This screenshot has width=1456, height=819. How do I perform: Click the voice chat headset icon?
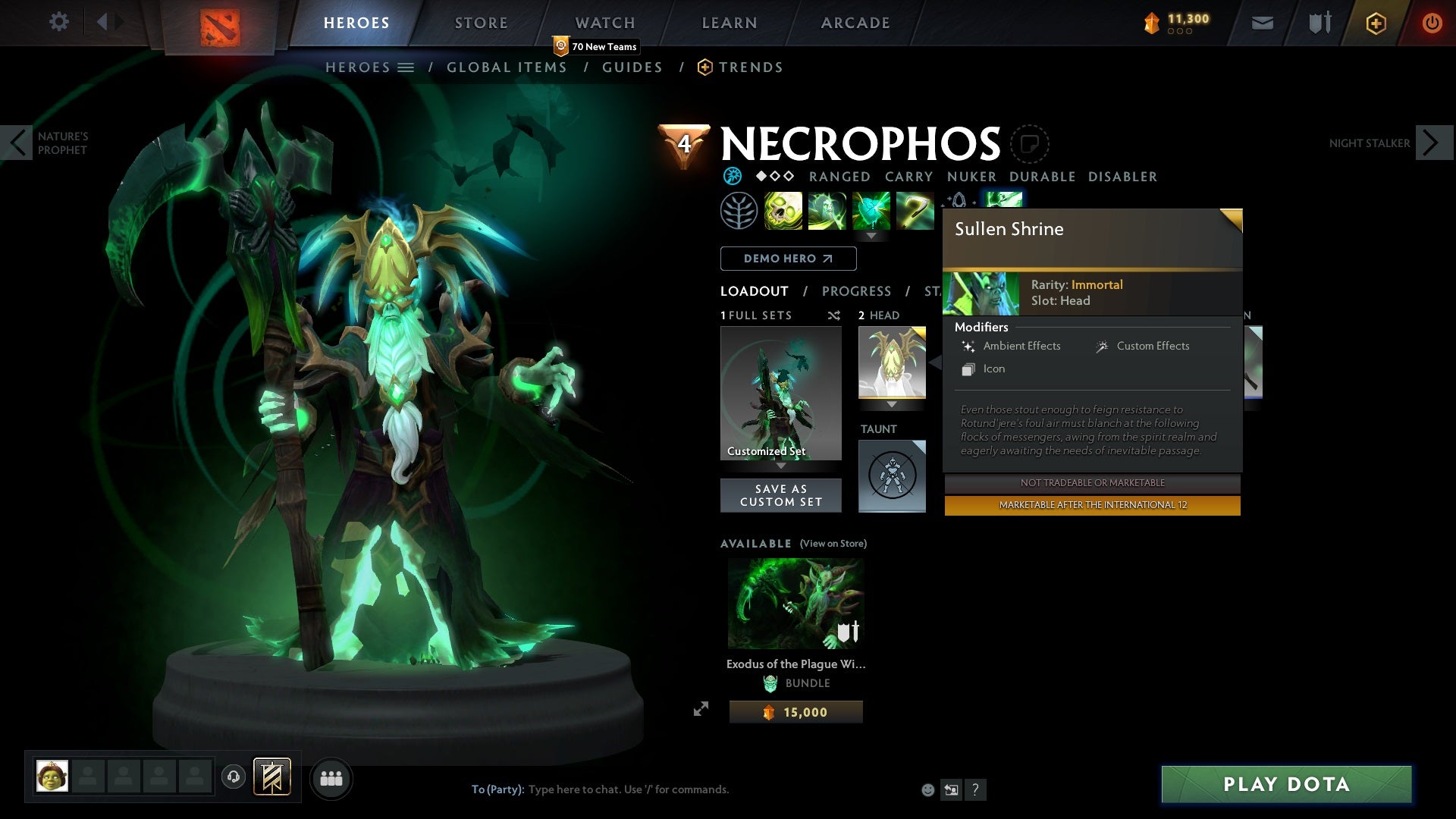(234, 778)
